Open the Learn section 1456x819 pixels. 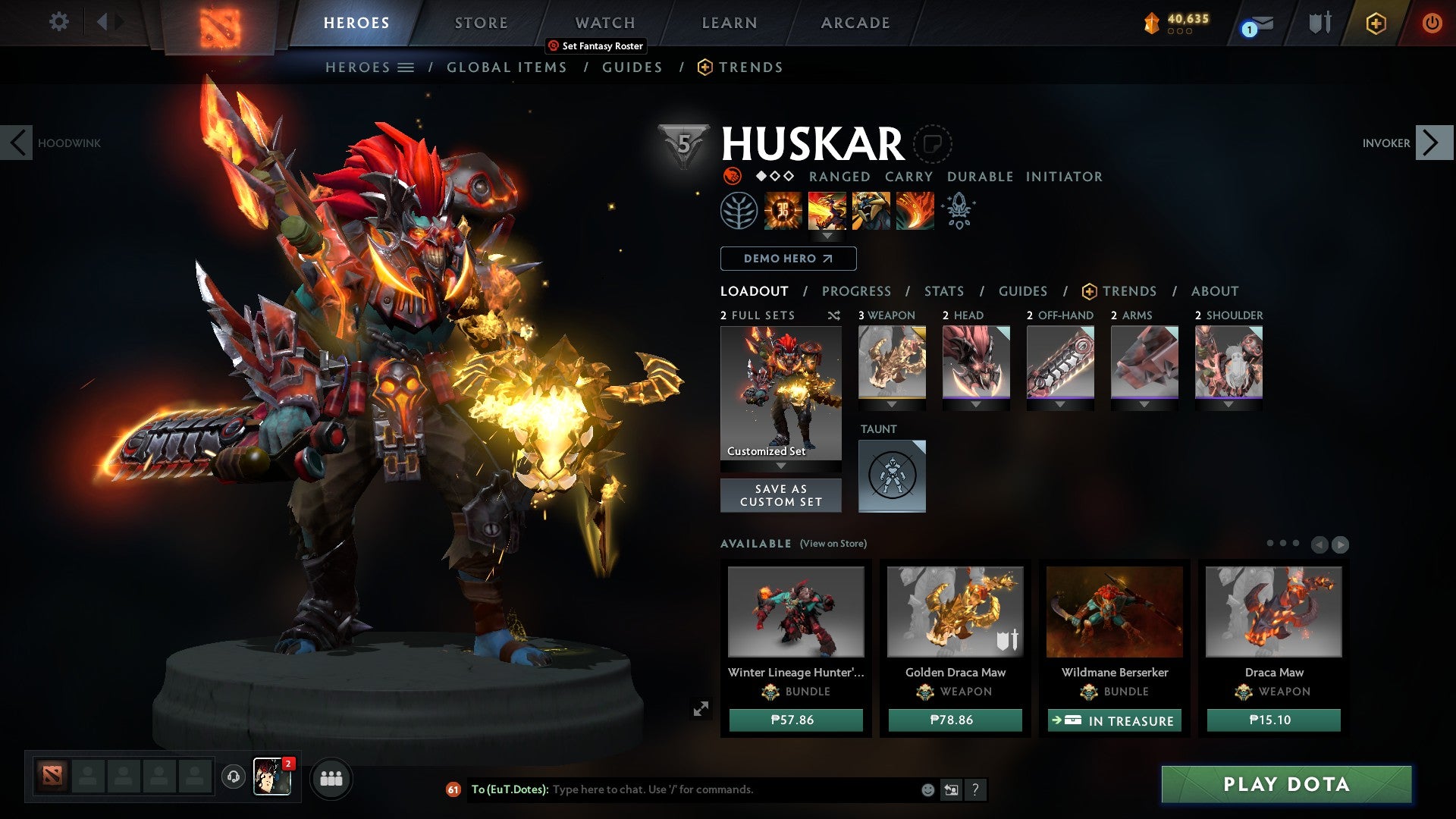[x=729, y=23]
